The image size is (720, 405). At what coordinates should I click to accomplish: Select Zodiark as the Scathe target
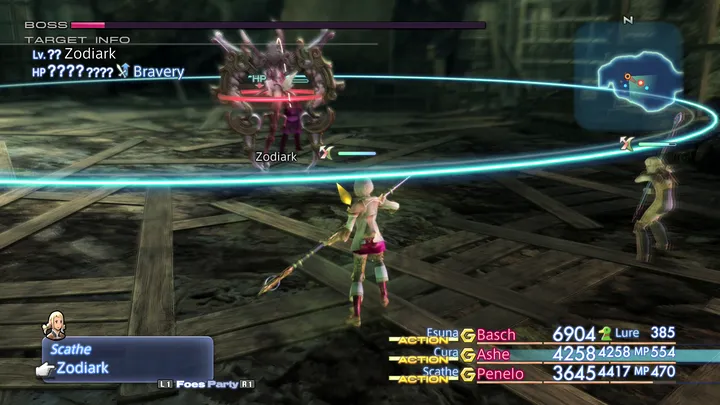pos(82,368)
